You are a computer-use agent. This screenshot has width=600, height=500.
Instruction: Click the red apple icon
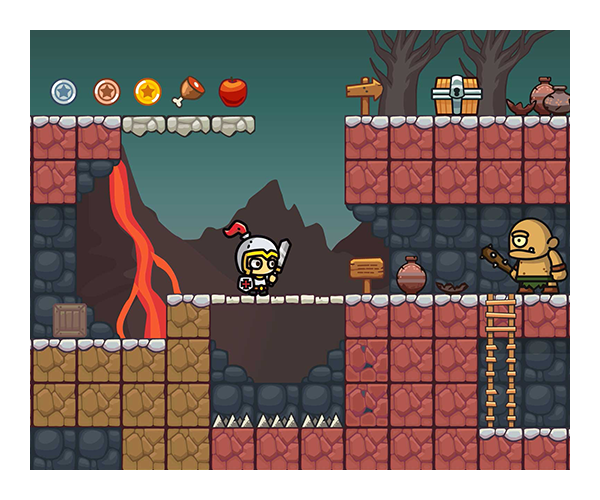(x=233, y=92)
